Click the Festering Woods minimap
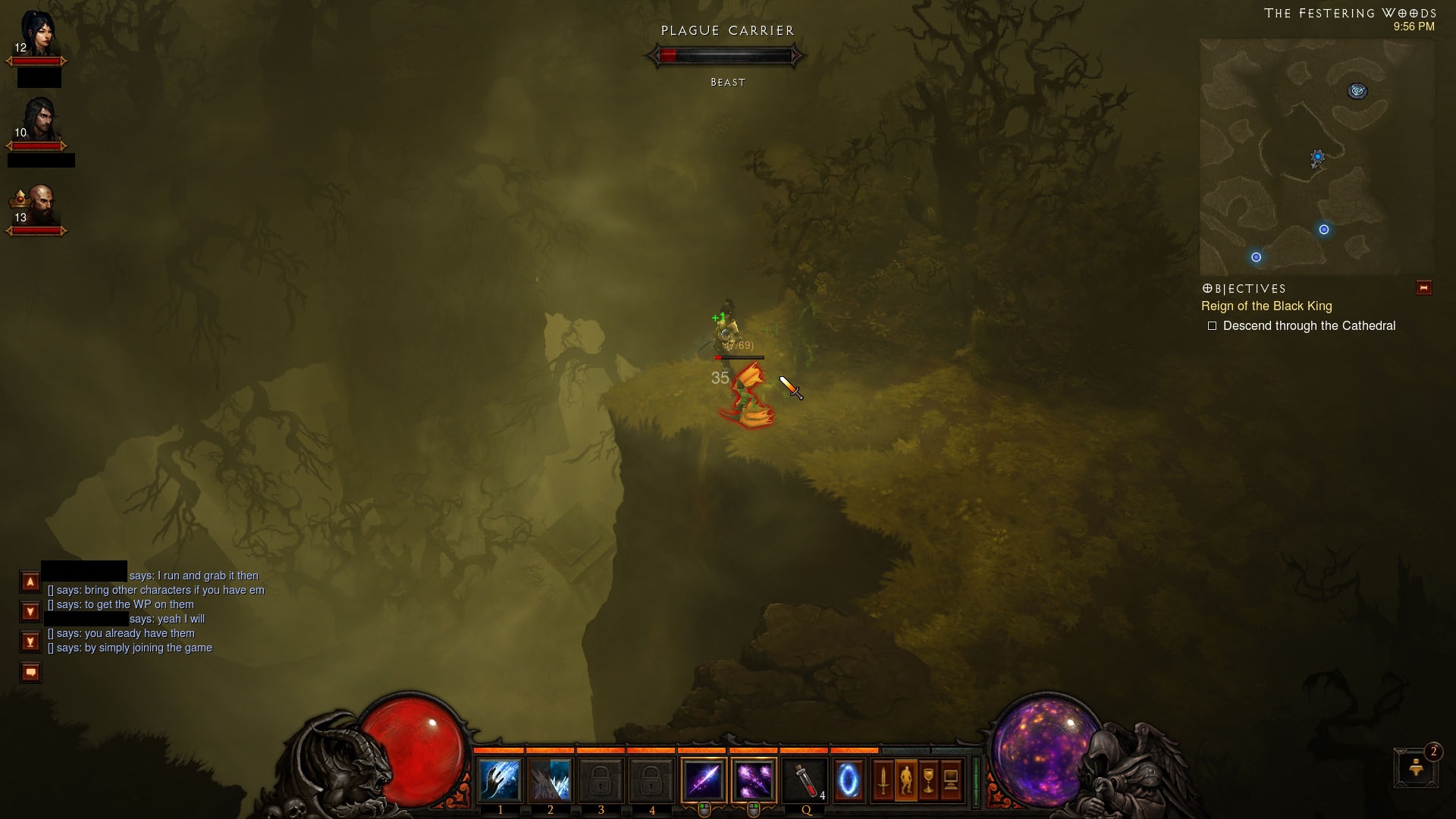The image size is (1456, 819). (1316, 157)
